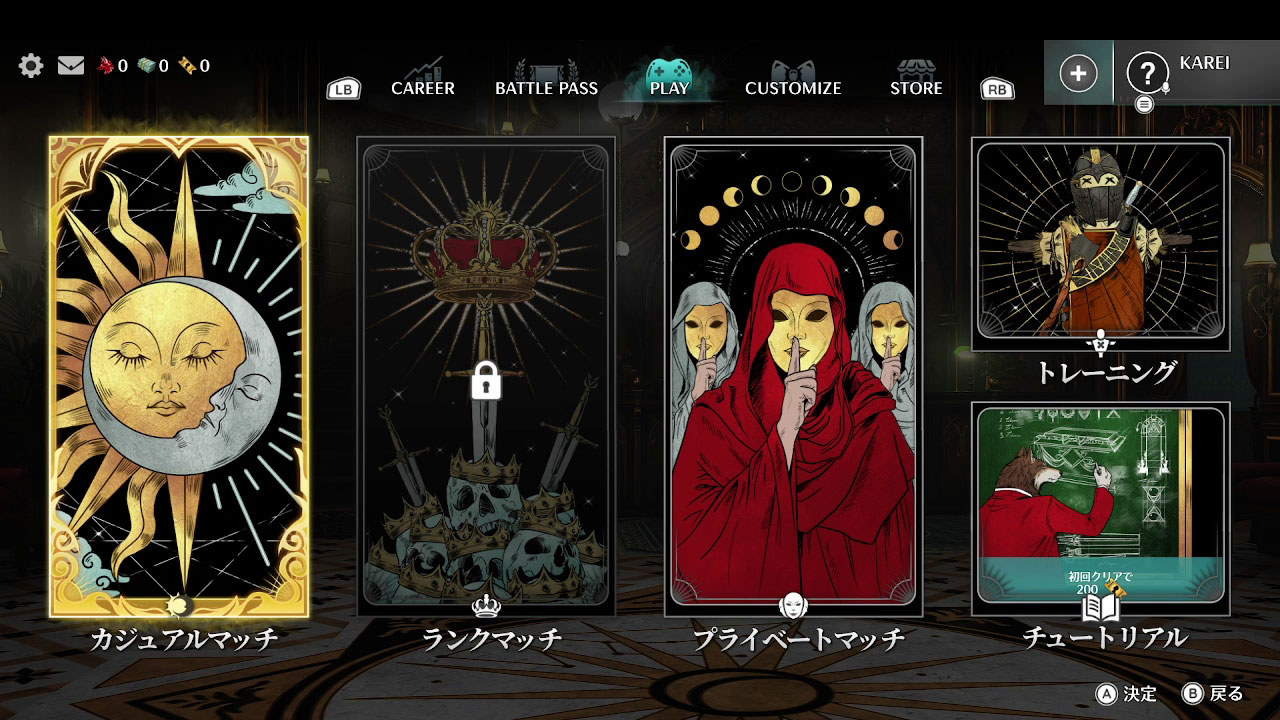Switch to the CAREER tab
Viewport: 1280px width, 720px height.
[x=424, y=88]
